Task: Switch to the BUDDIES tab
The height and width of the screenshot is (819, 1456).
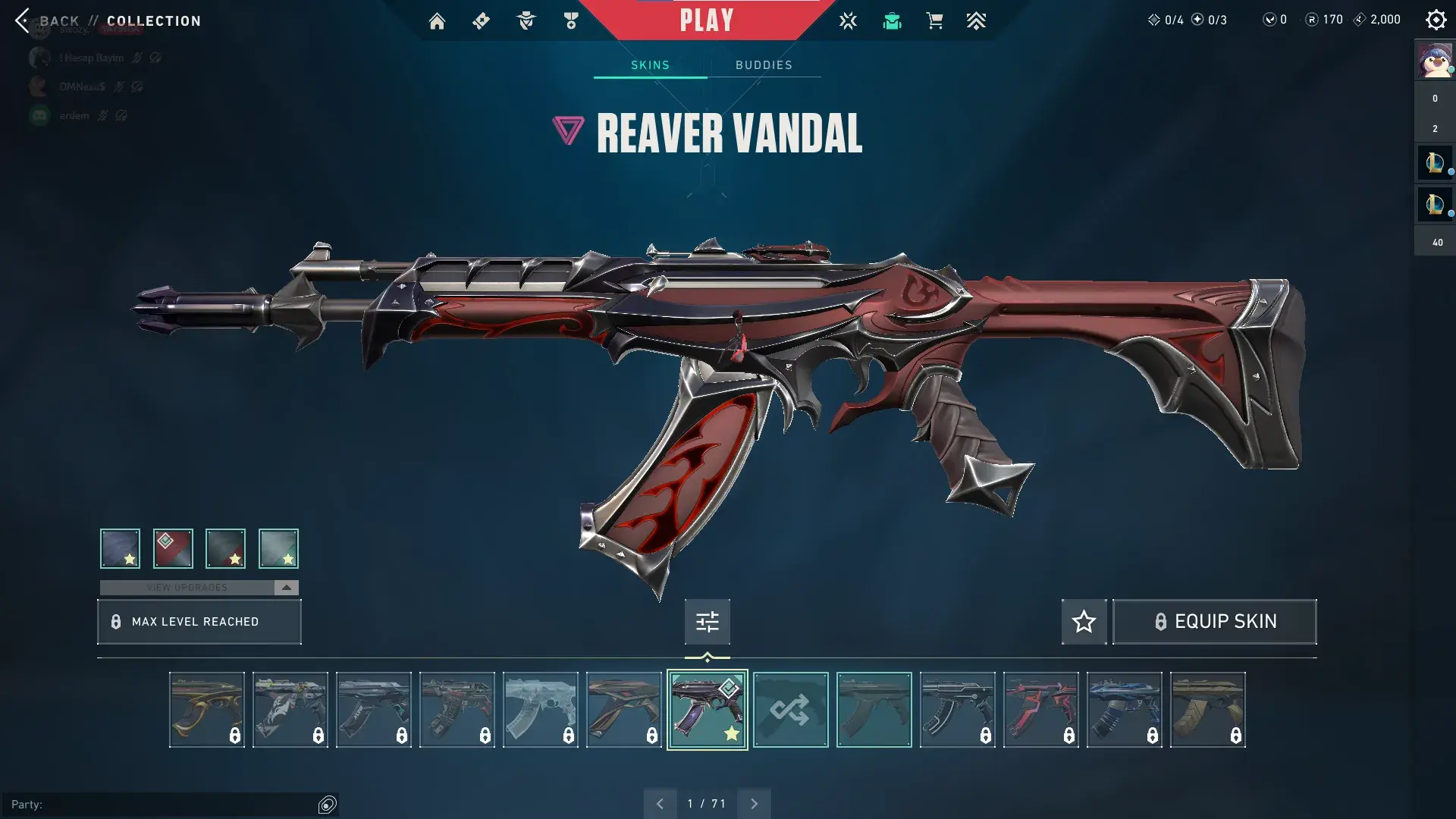Action: pyautogui.click(x=764, y=65)
